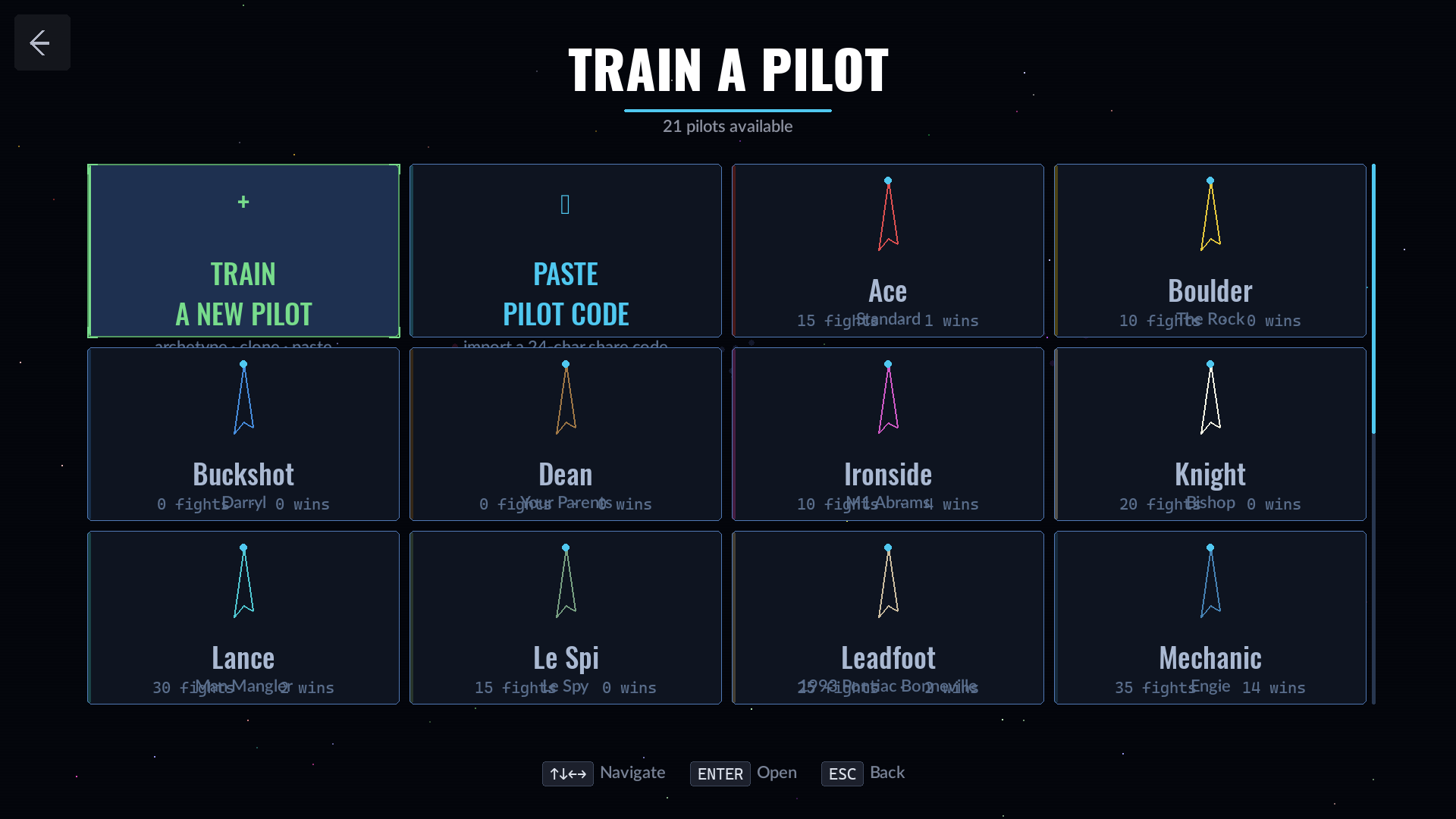Image resolution: width=1456 pixels, height=819 pixels.
Task: Click the back arrow button
Action: [42, 42]
